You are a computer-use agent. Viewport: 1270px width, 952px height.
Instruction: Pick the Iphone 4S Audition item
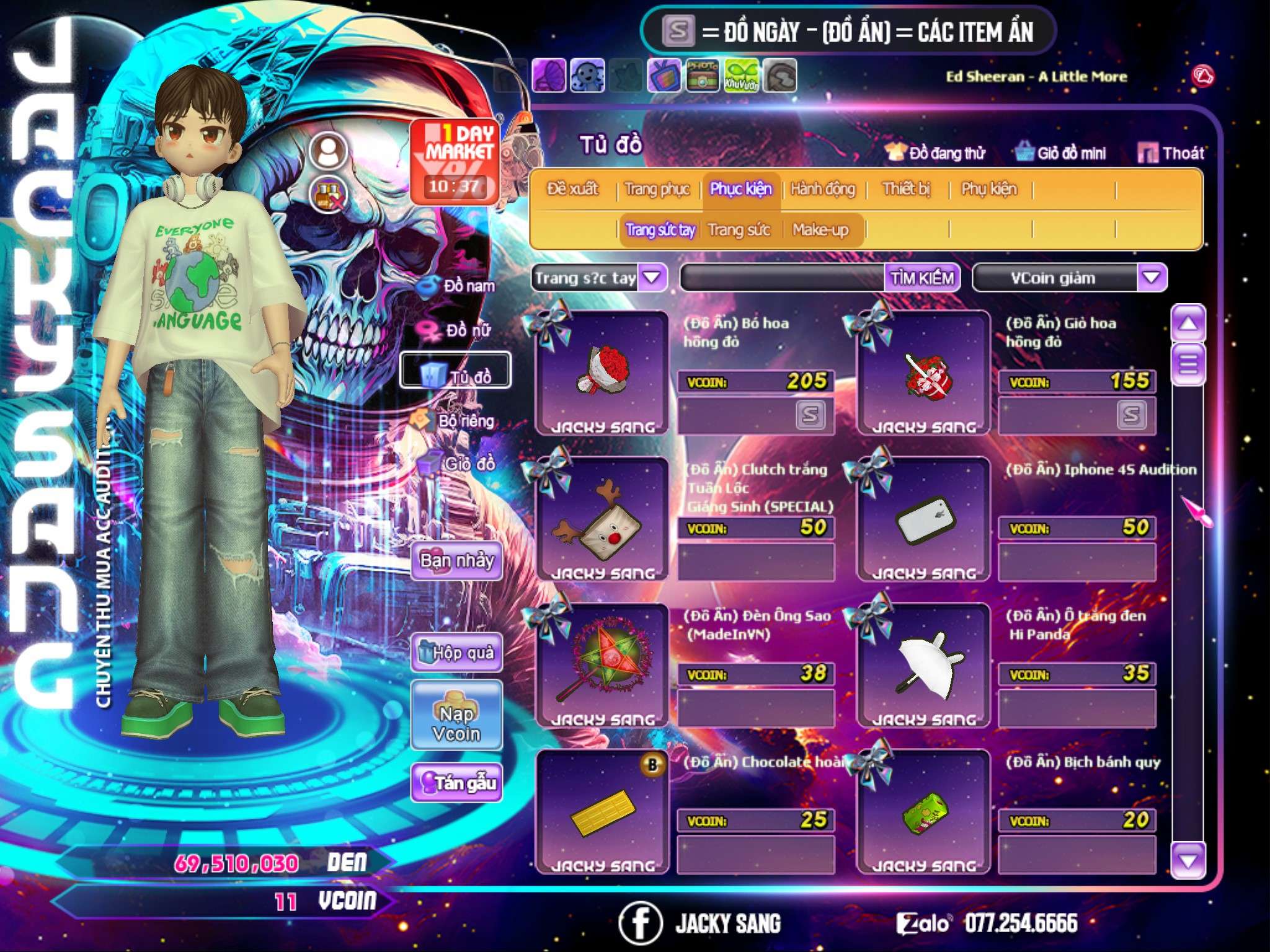coord(924,519)
